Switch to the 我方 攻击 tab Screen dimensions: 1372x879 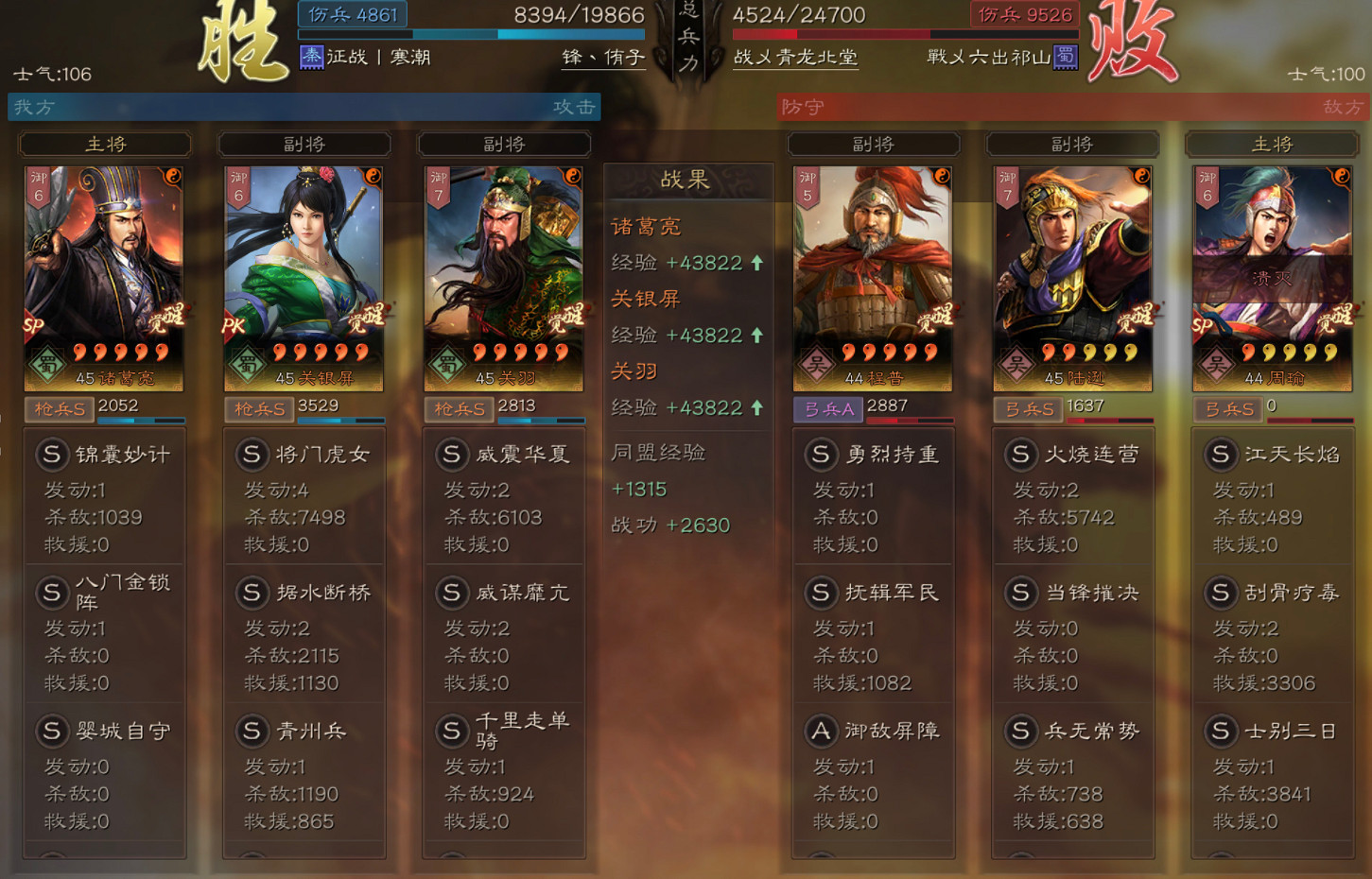pos(303,107)
